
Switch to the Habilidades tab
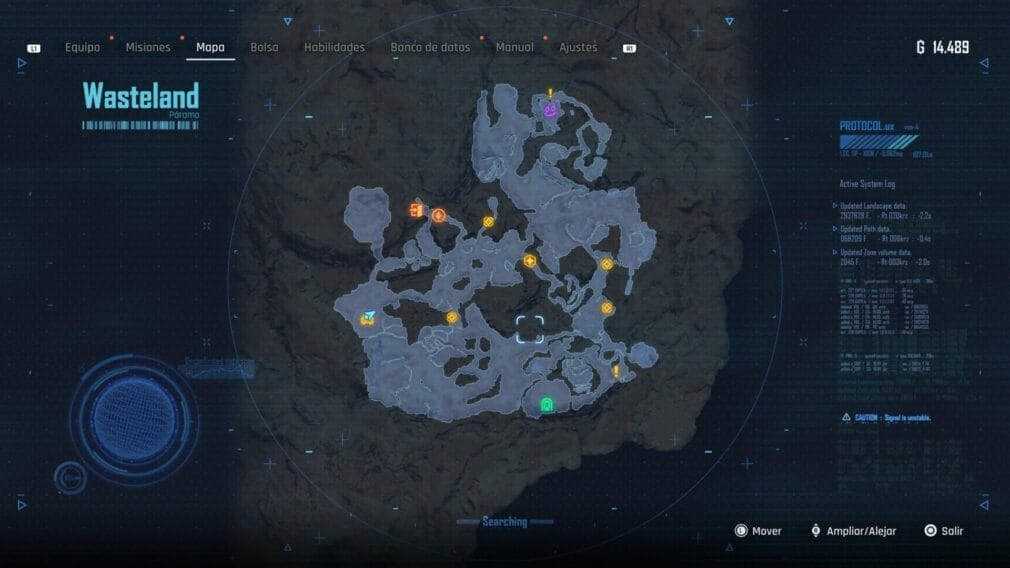(x=334, y=47)
